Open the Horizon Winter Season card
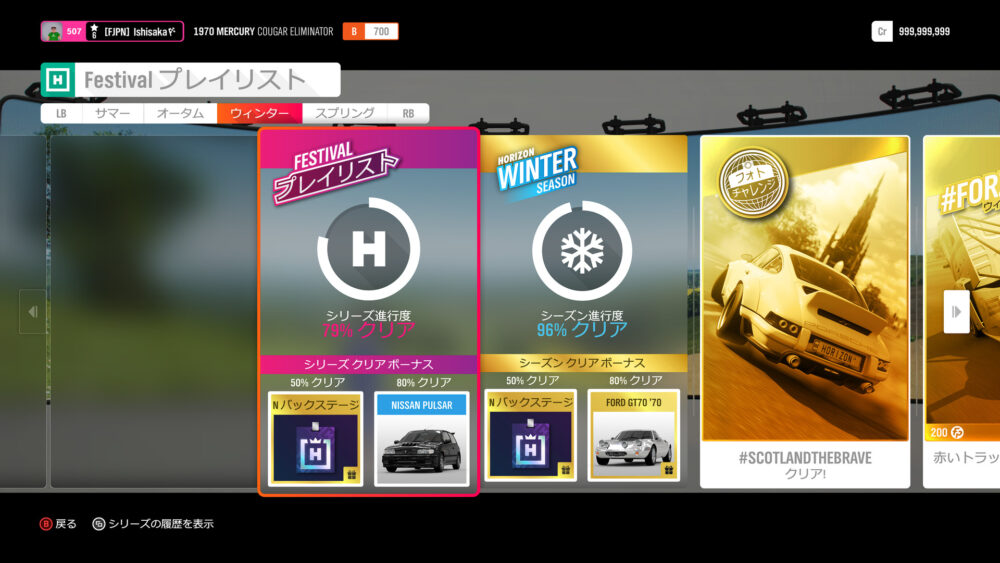 [582, 250]
